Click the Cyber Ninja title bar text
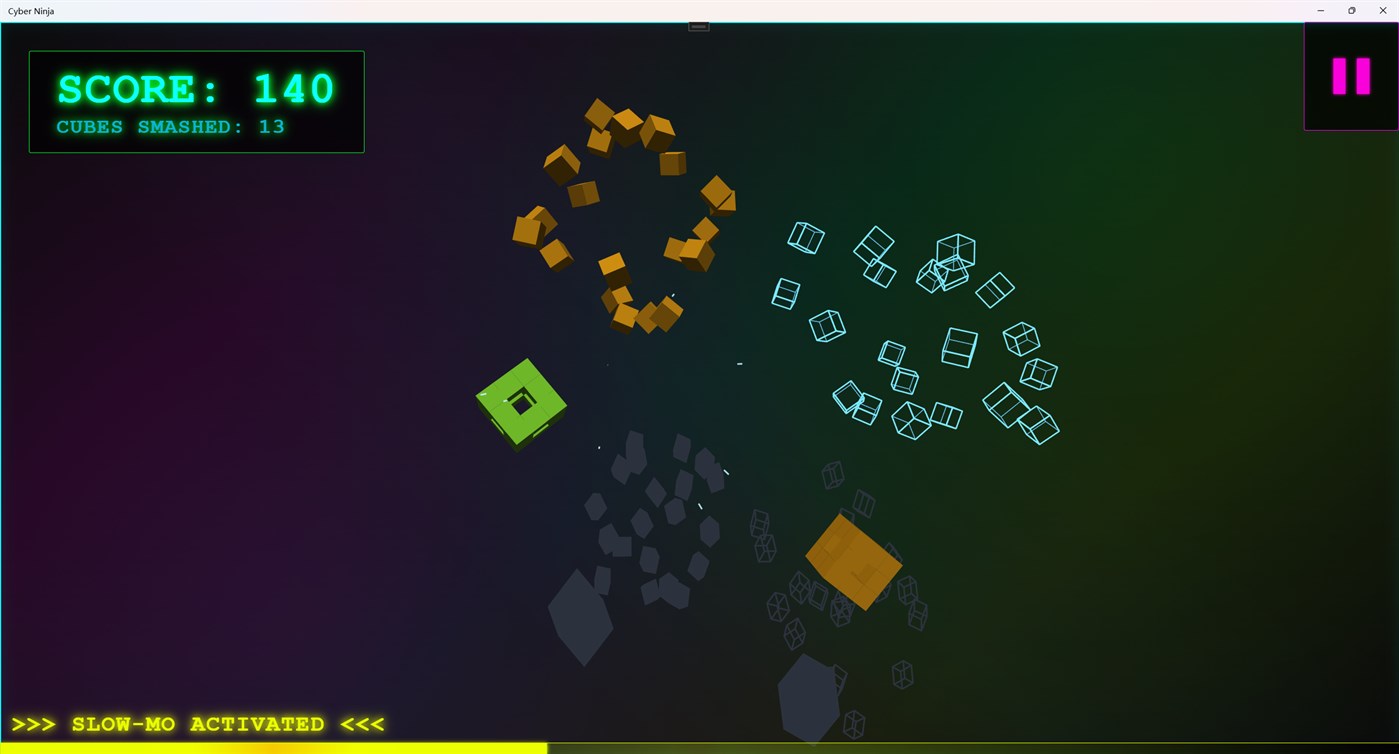Viewport: 1399px width, 754px height. click(x=31, y=11)
